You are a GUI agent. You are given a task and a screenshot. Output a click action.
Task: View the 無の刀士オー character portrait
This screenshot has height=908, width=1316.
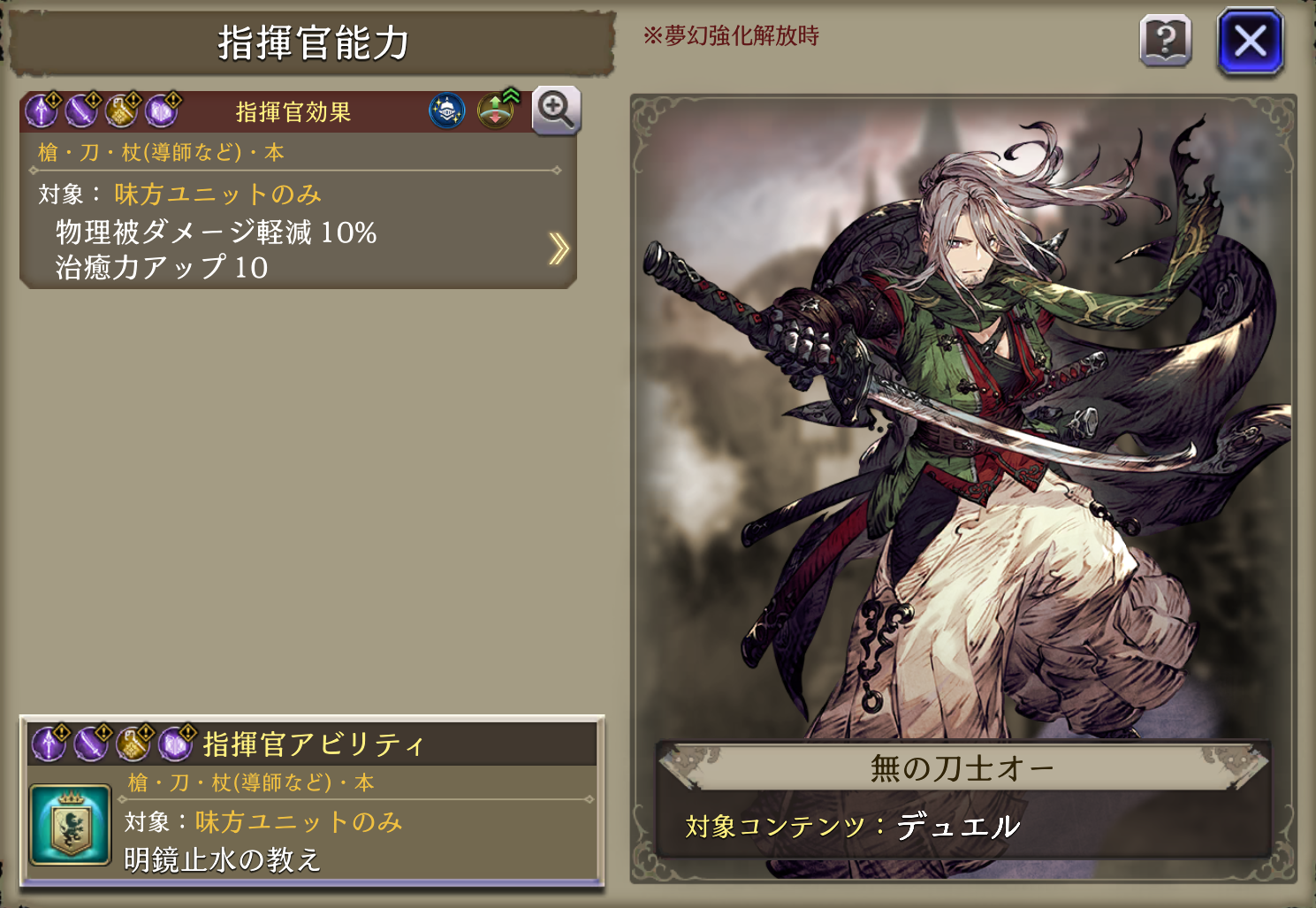[963, 416]
